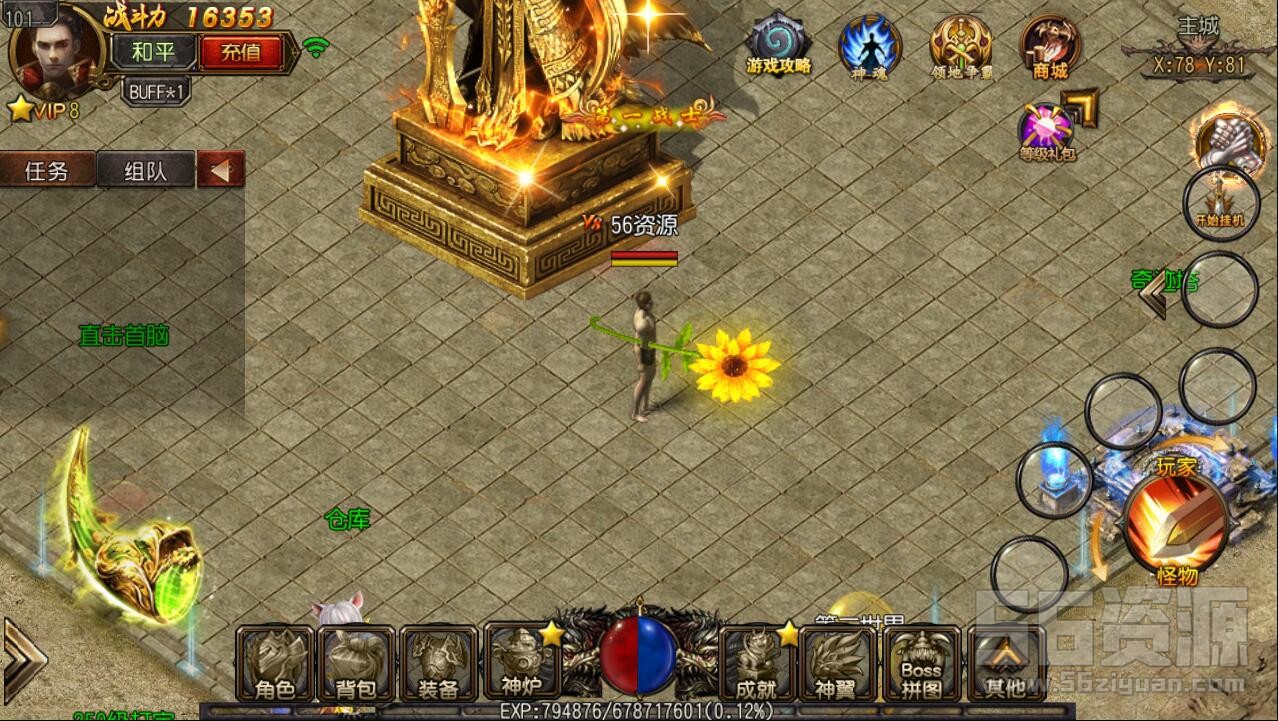Screen dimensions: 1278x721
Task: Expand the 其他 more options button
Action: click(x=1004, y=663)
